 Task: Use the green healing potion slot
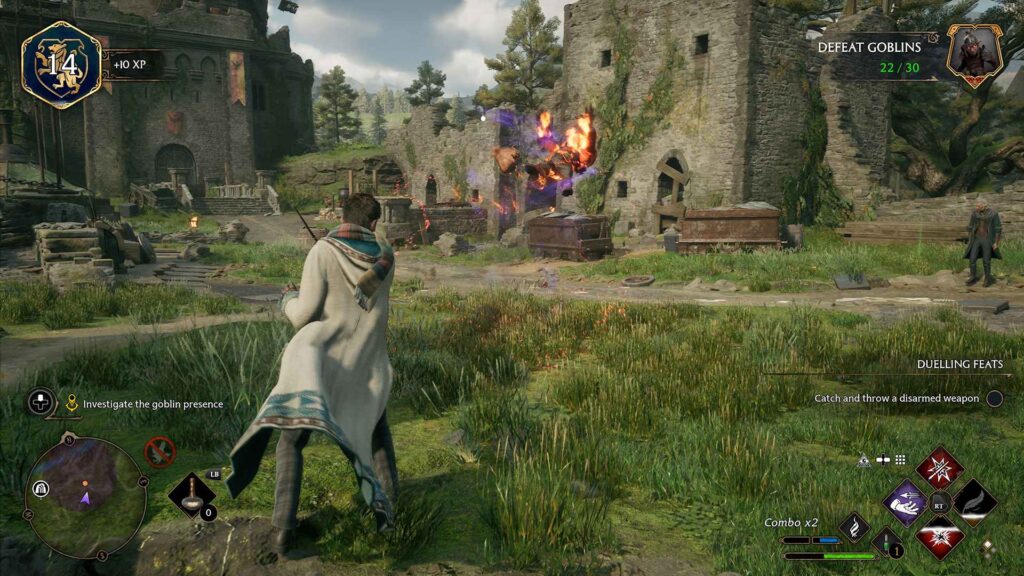887,543
